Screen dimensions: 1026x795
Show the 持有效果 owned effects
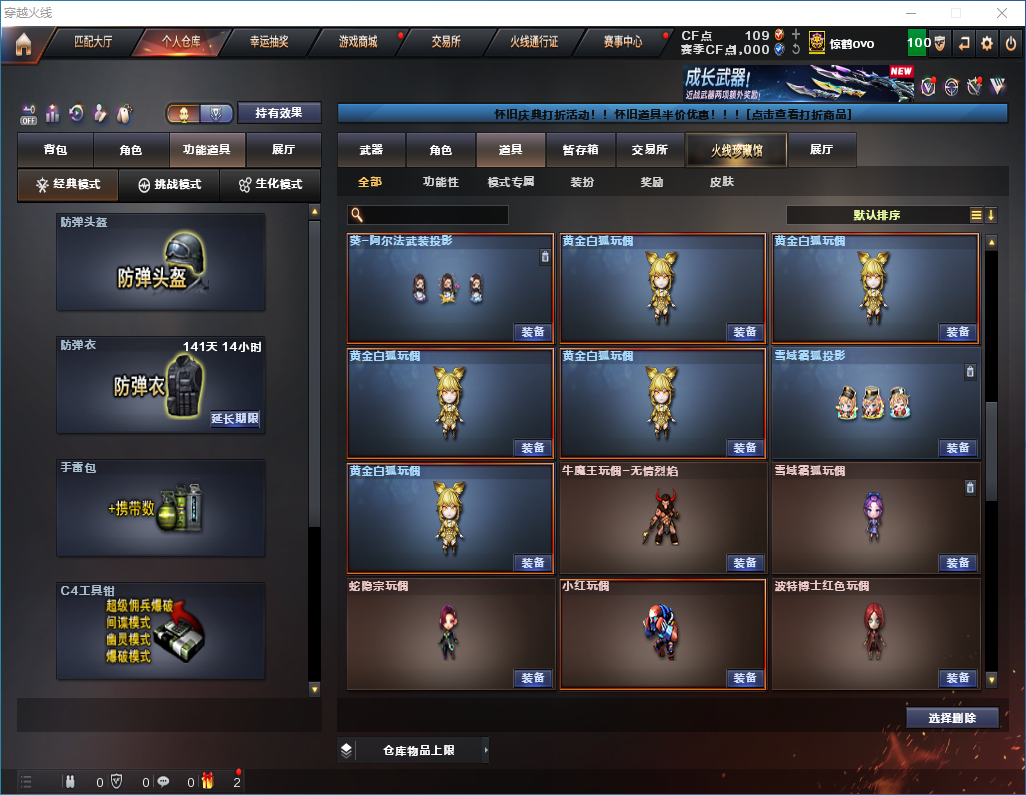point(279,113)
